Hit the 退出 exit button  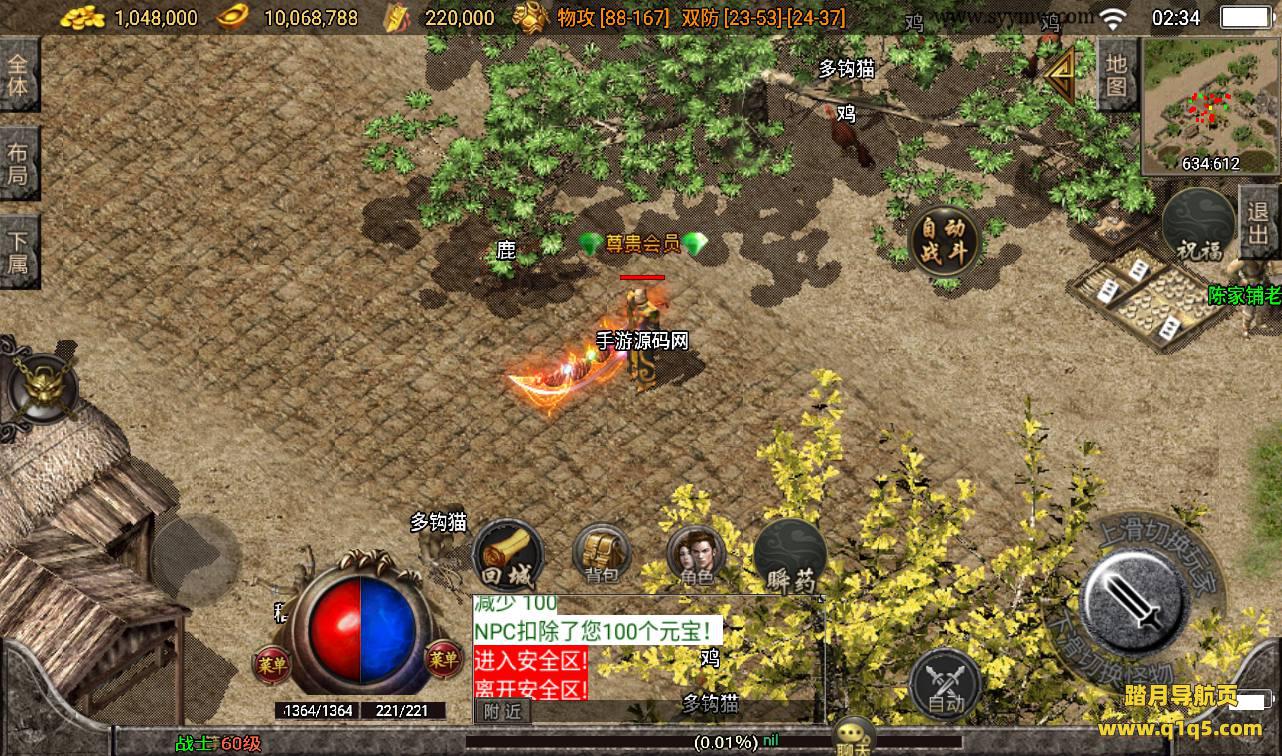[1259, 222]
